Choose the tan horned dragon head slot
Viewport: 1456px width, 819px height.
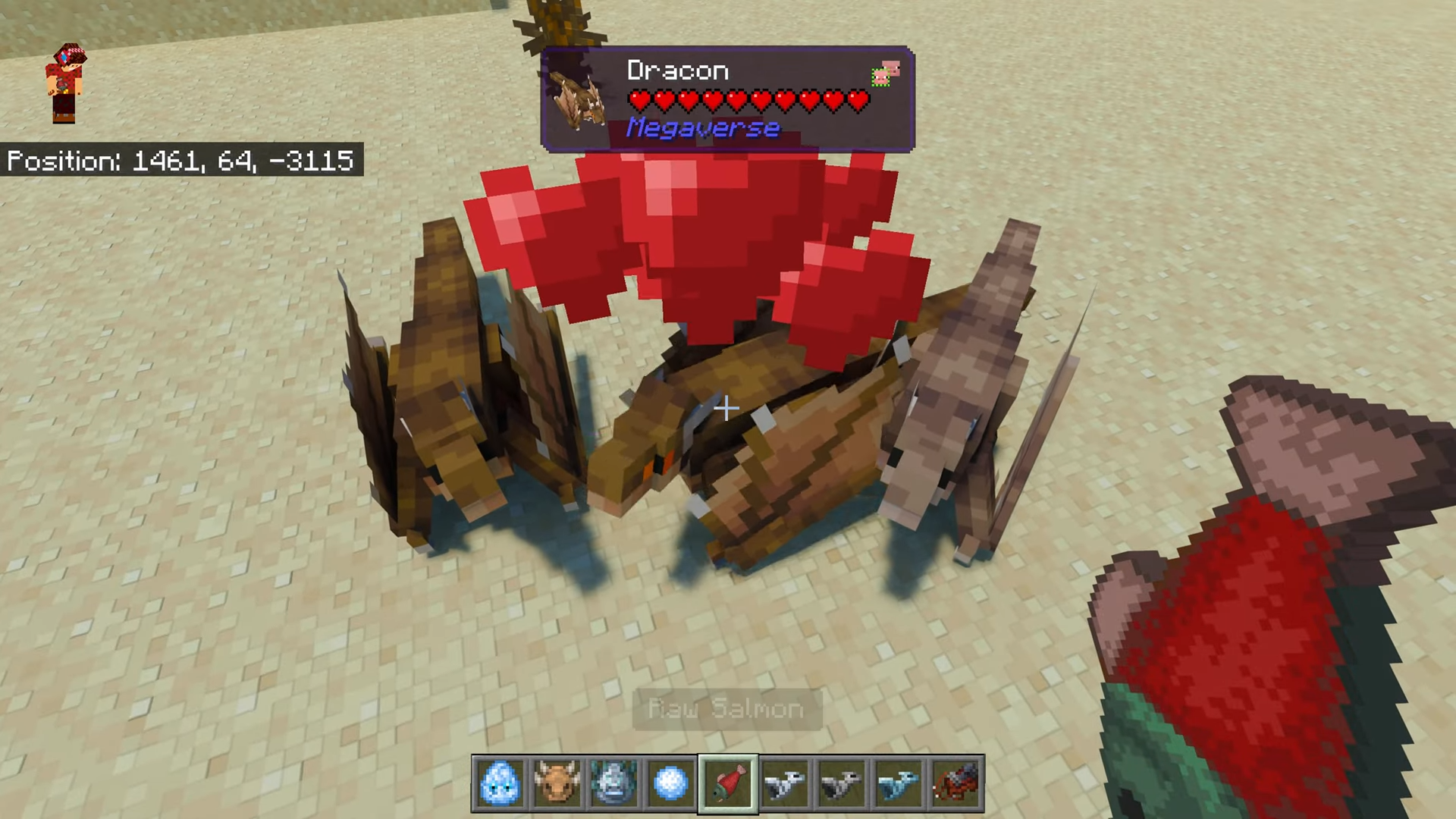click(557, 783)
